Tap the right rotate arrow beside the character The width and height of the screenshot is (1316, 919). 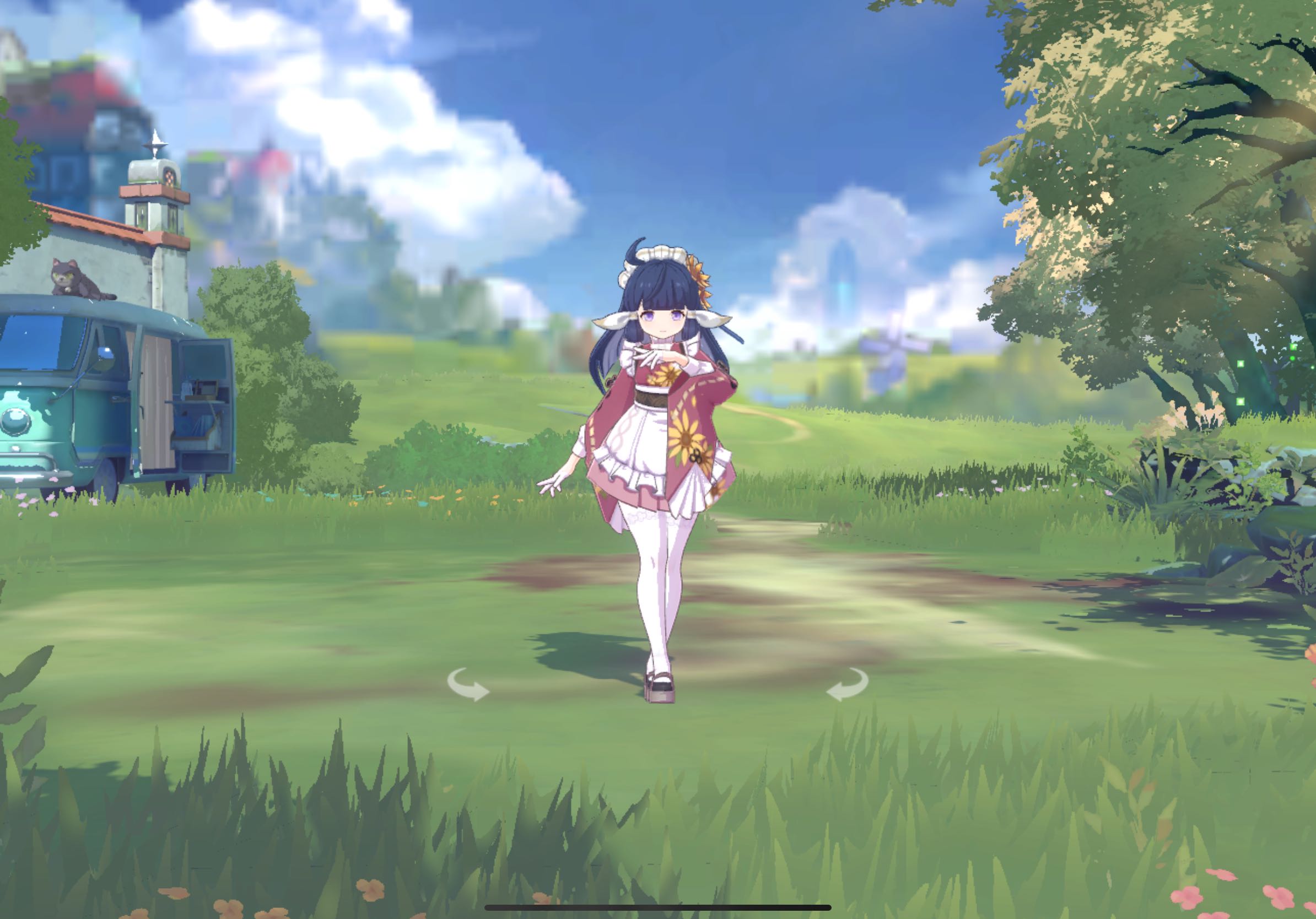pos(848,685)
